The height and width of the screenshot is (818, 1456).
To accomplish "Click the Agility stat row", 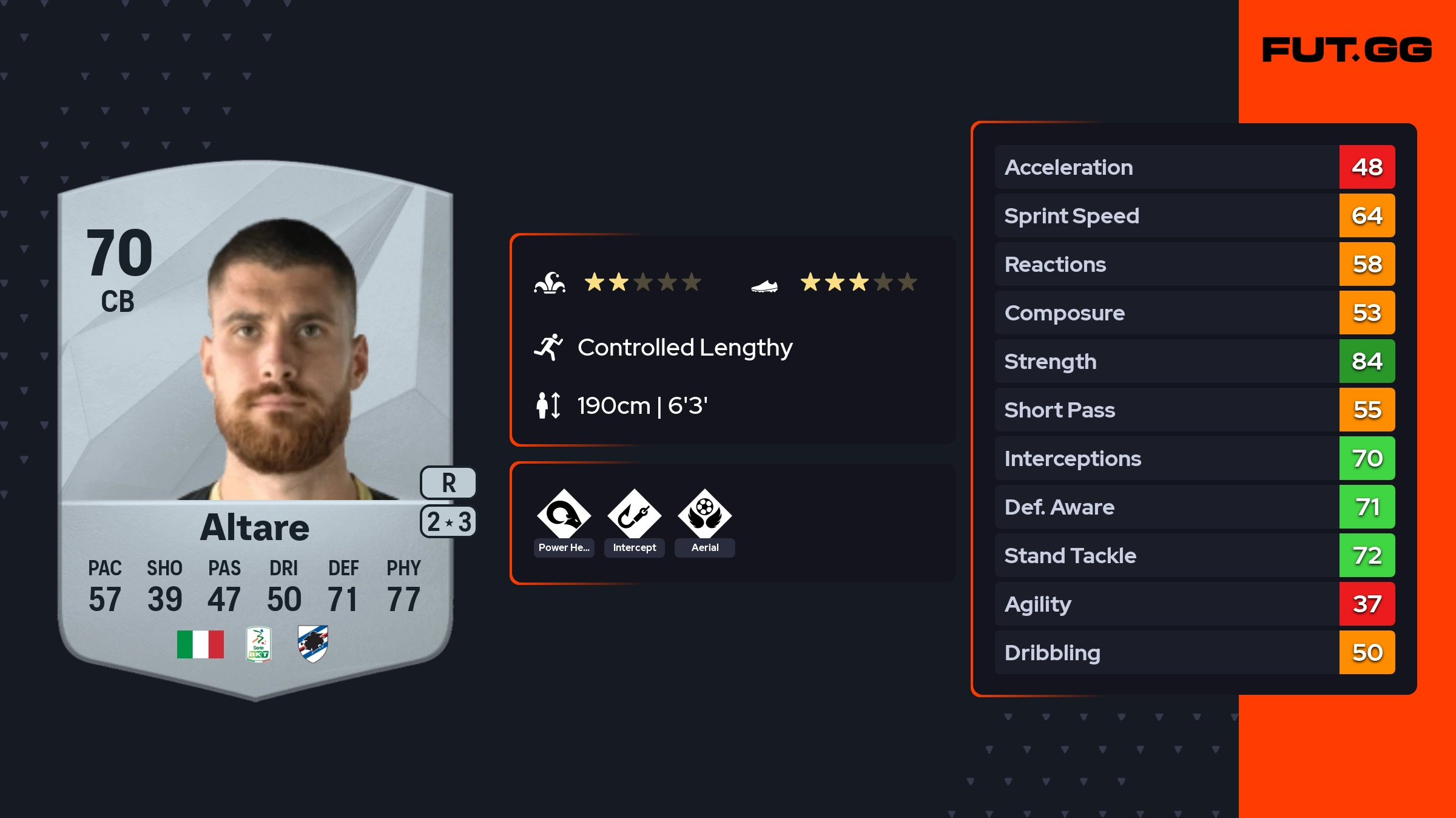I will (x=1194, y=604).
